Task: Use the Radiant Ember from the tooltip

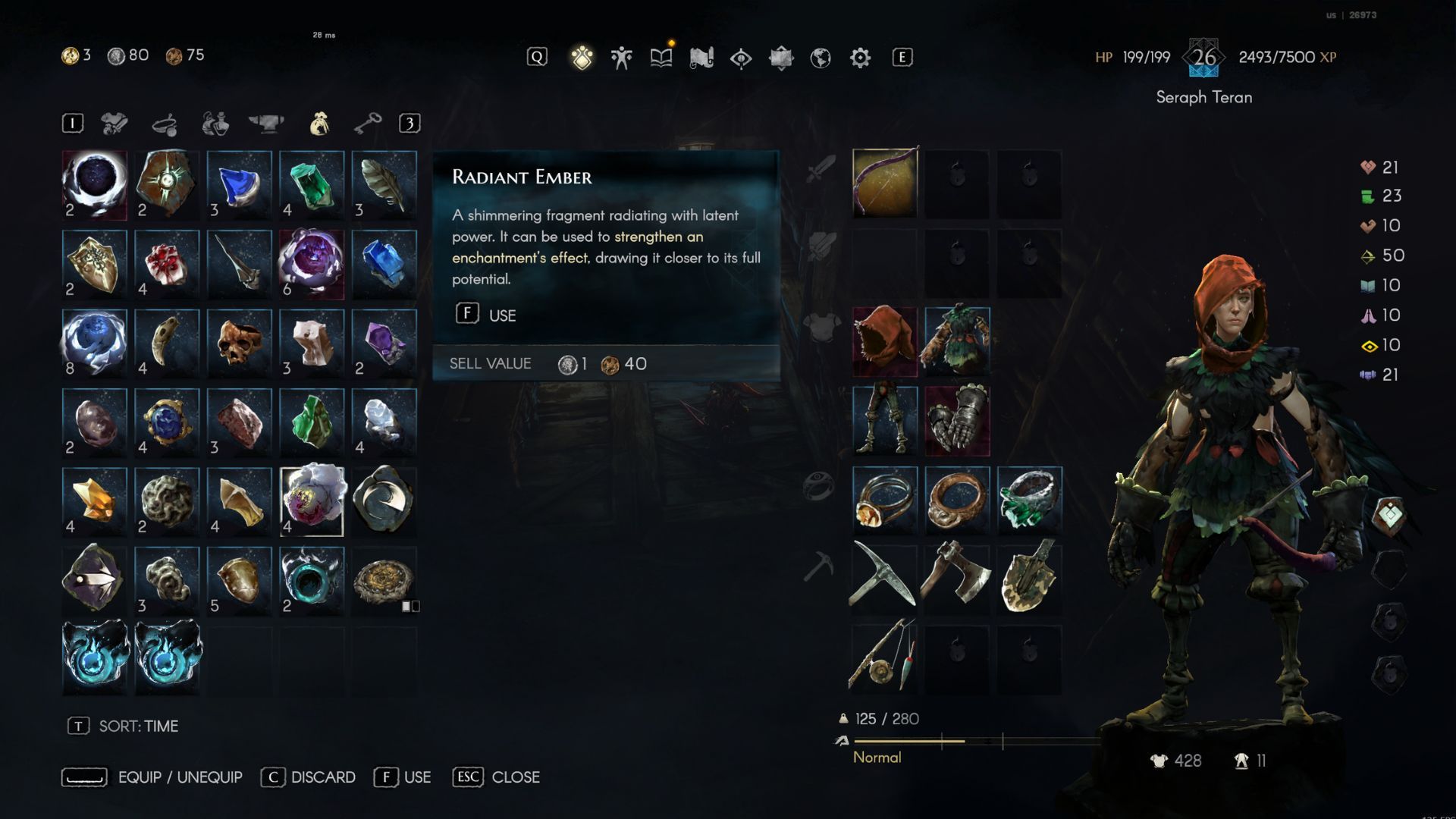Action: [485, 315]
